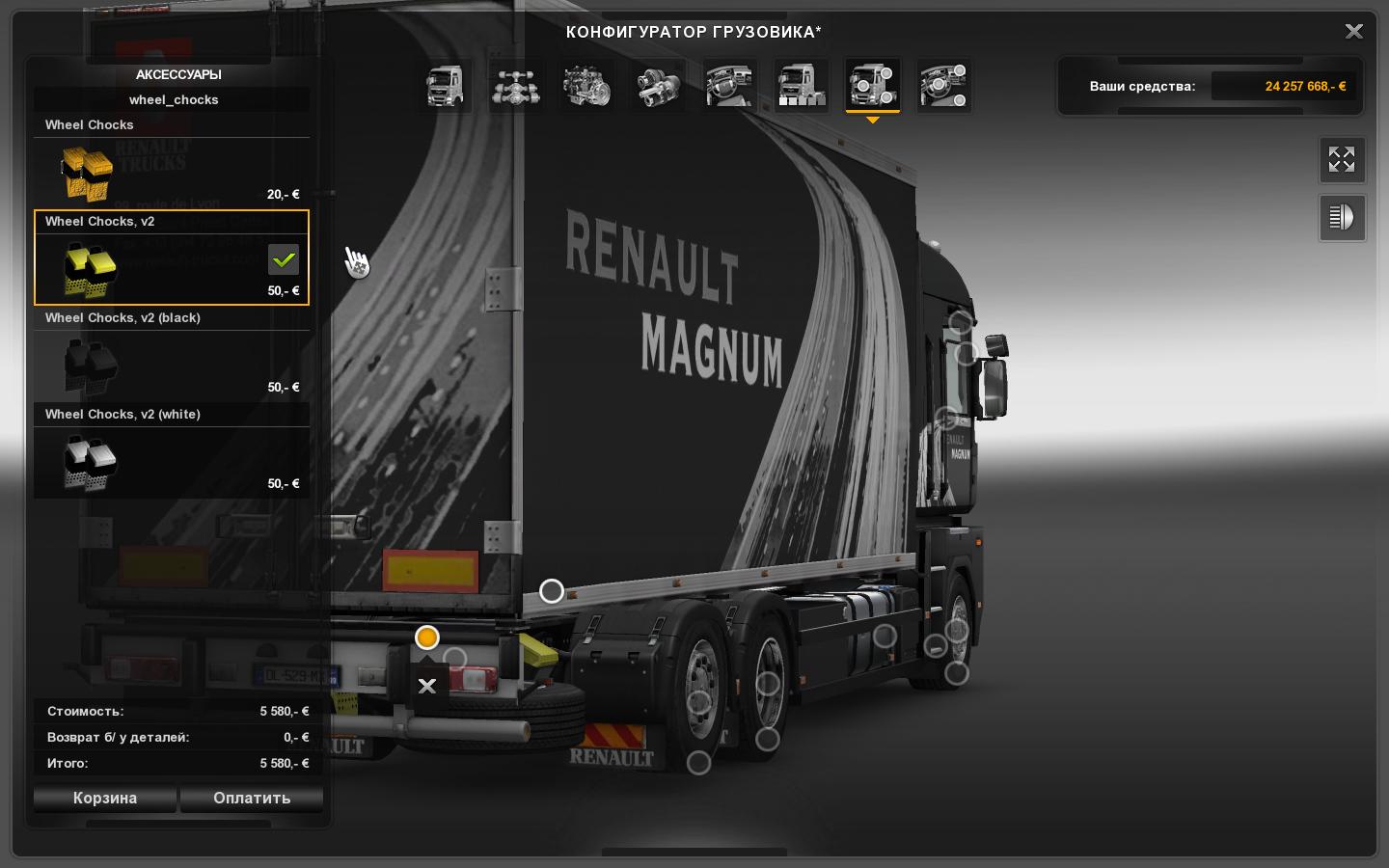
Task: Select the transmission tab
Action: [658, 86]
